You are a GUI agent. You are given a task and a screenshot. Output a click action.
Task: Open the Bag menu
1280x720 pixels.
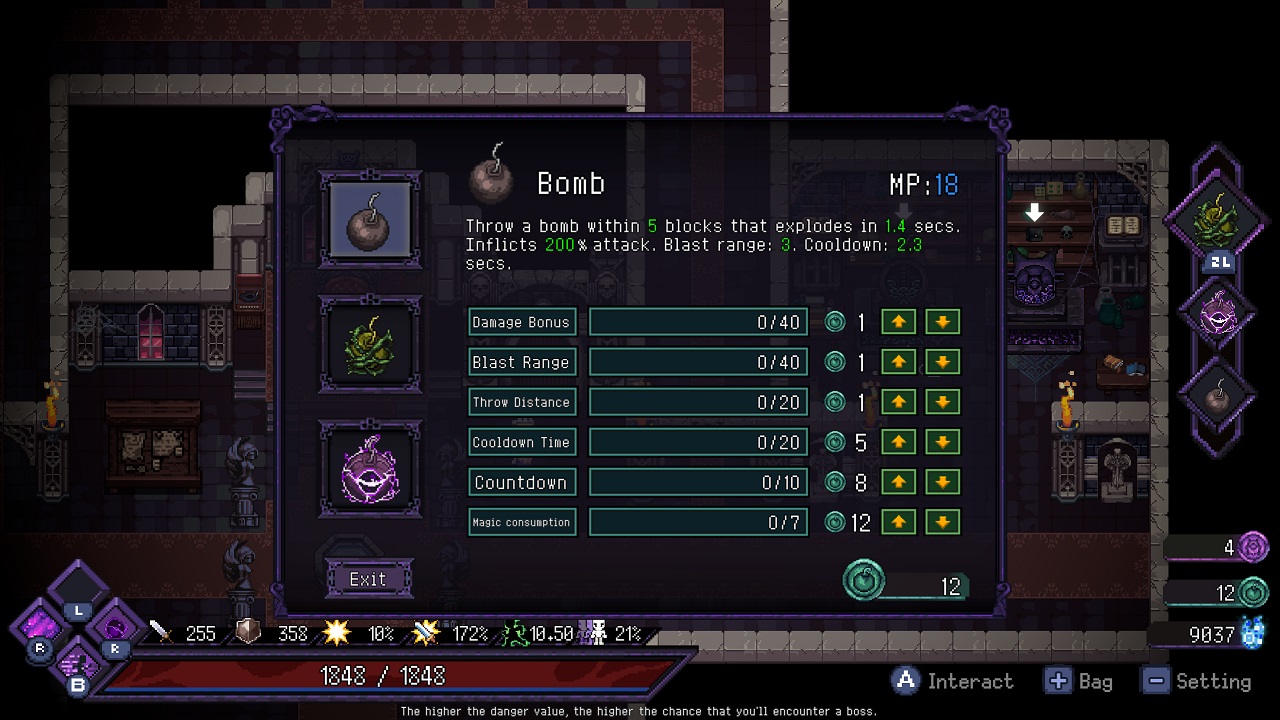(x=1058, y=681)
